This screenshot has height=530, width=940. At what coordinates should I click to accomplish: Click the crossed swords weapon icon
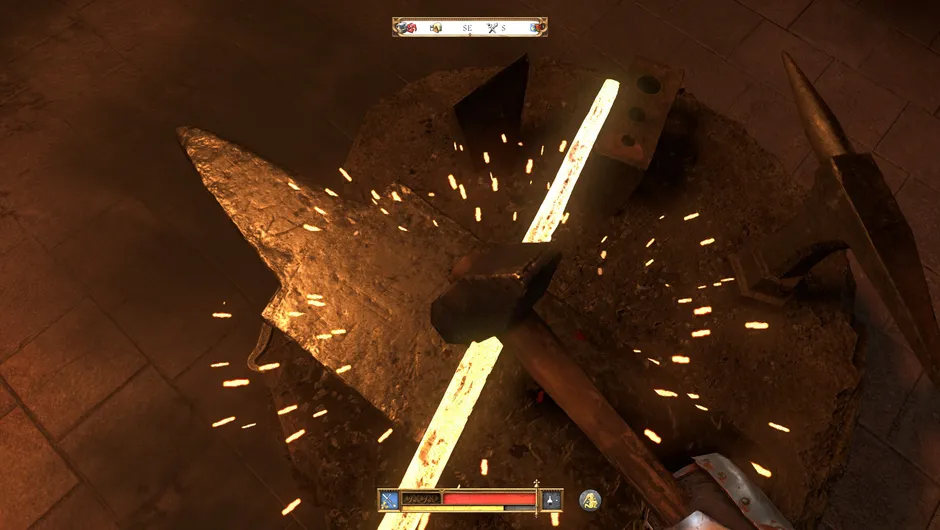tap(388, 499)
